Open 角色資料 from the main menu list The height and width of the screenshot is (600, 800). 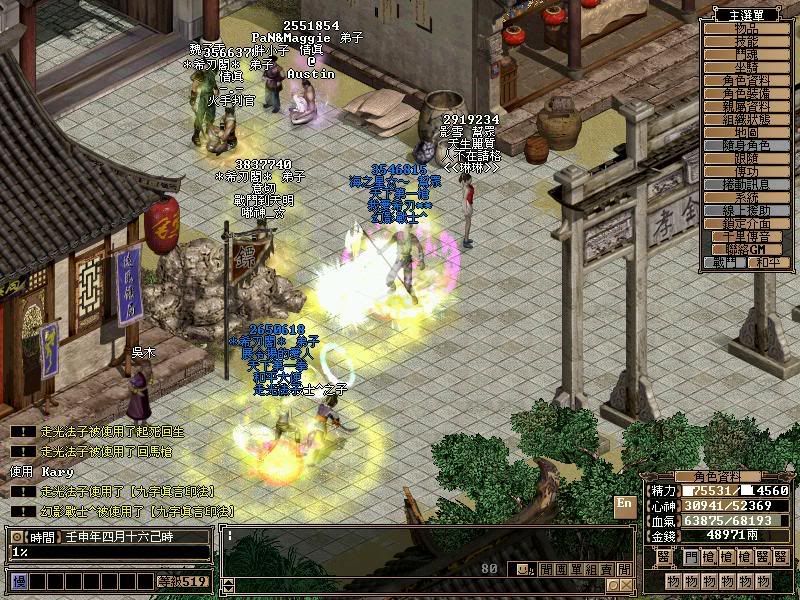point(747,80)
